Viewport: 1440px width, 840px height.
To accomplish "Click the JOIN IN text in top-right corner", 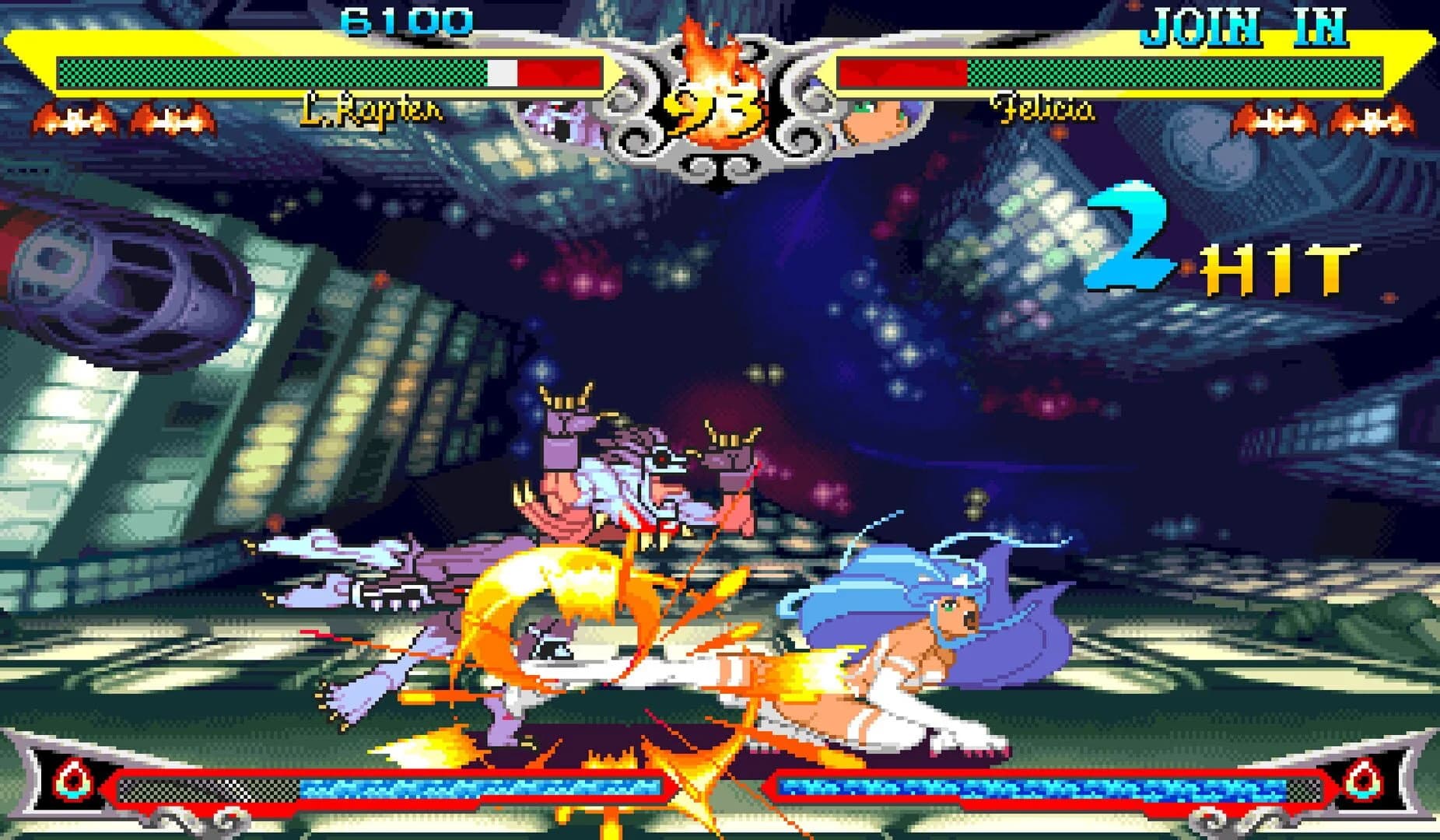I will point(1246,23).
